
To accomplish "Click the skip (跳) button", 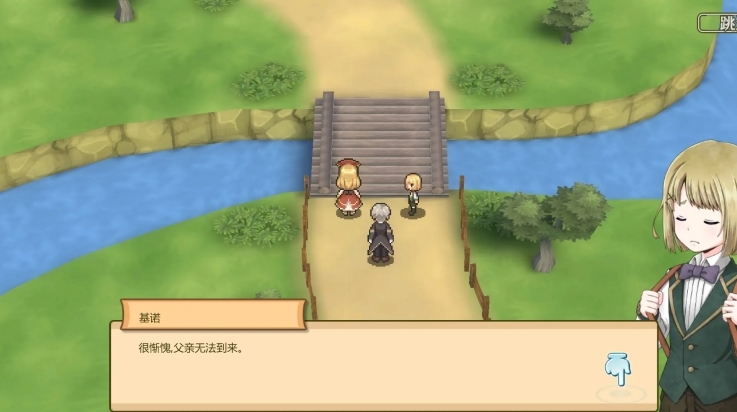I will [717, 23].
